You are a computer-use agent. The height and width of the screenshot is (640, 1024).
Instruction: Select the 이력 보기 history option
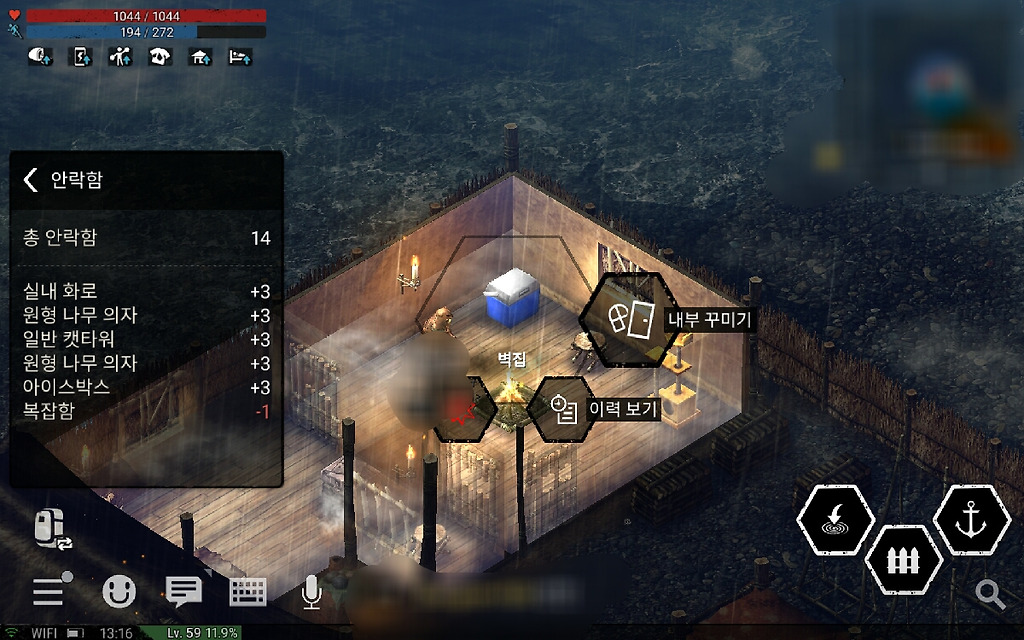coord(565,408)
